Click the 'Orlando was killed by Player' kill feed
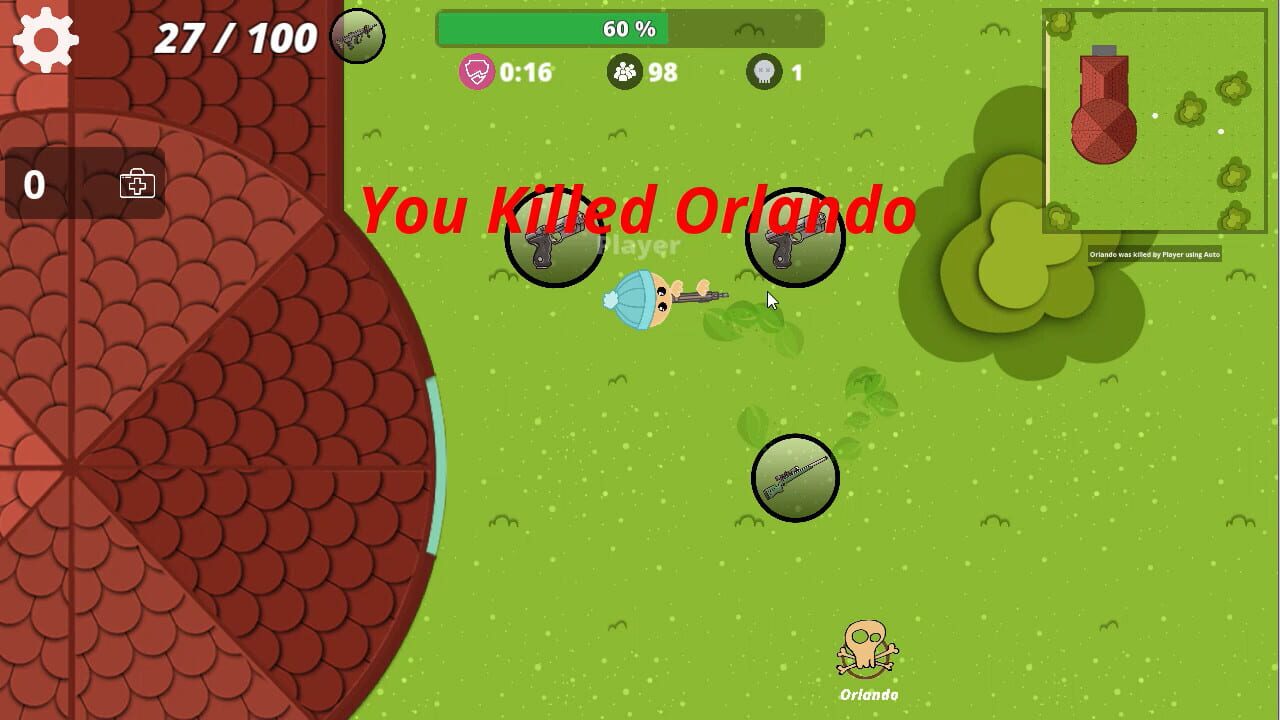This screenshot has height=720, width=1280. click(x=1153, y=254)
